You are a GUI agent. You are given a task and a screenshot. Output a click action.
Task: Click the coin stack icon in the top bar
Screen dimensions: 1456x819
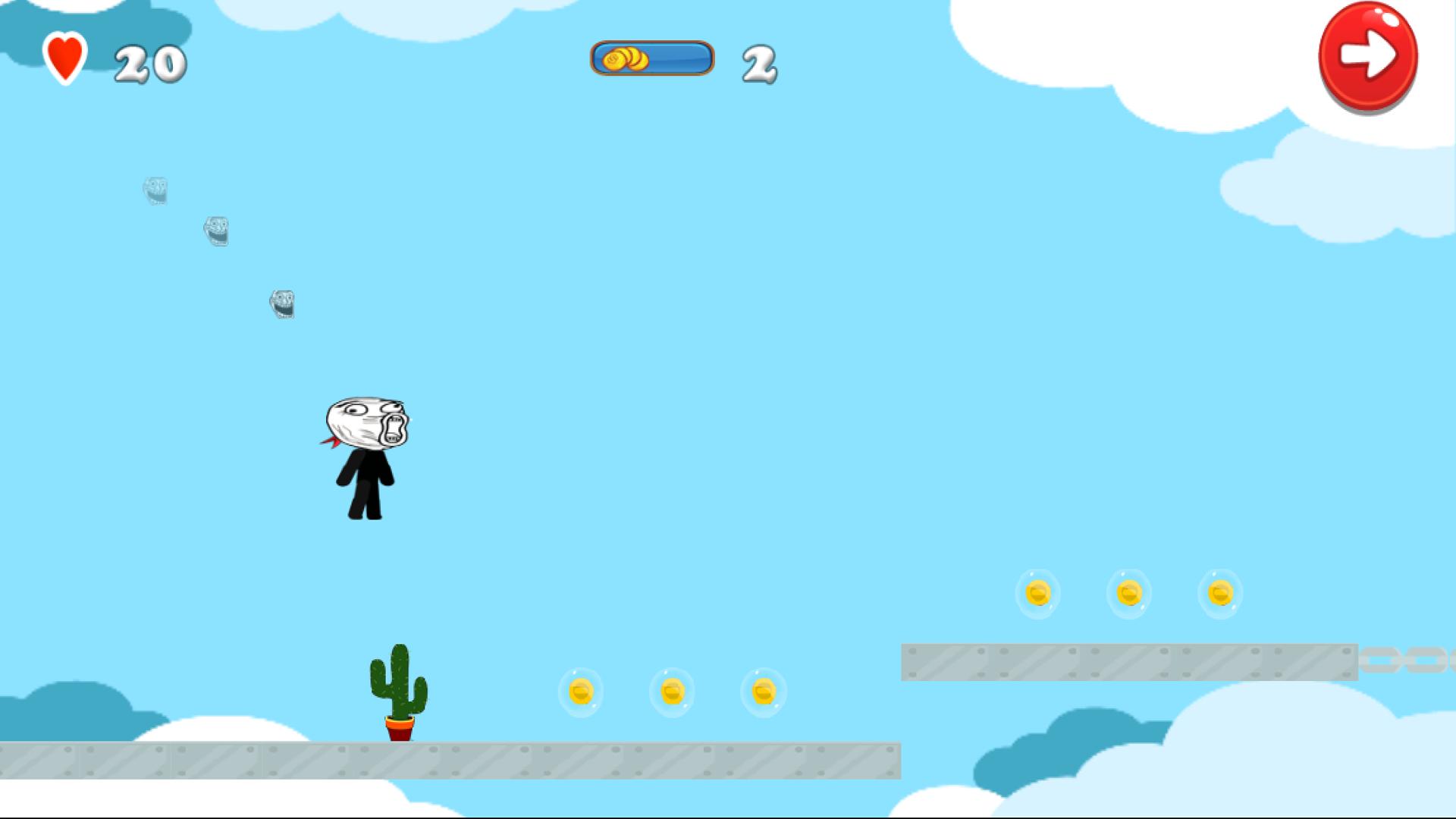[626, 60]
